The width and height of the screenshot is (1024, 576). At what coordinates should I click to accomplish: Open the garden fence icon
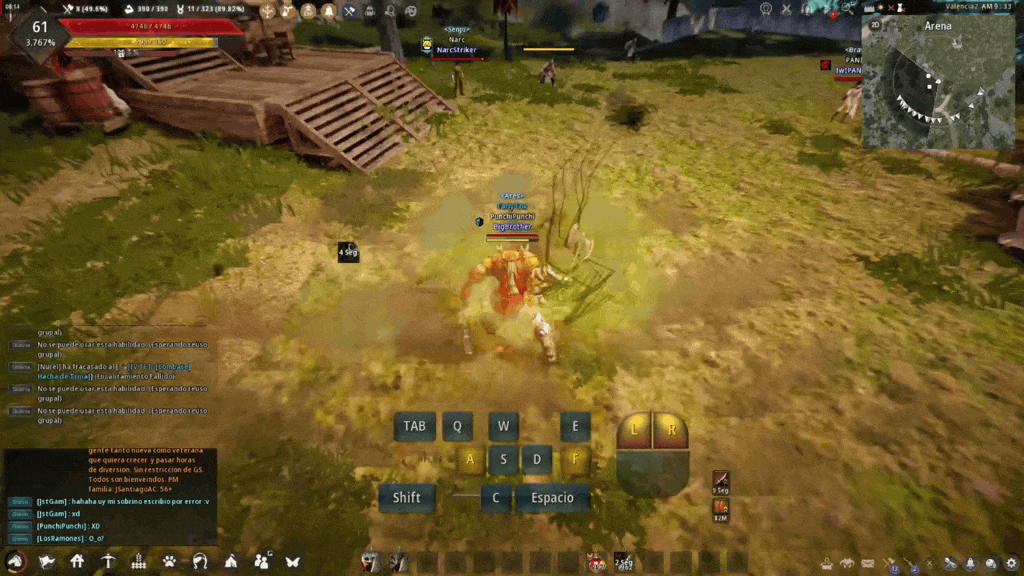click(x=138, y=561)
